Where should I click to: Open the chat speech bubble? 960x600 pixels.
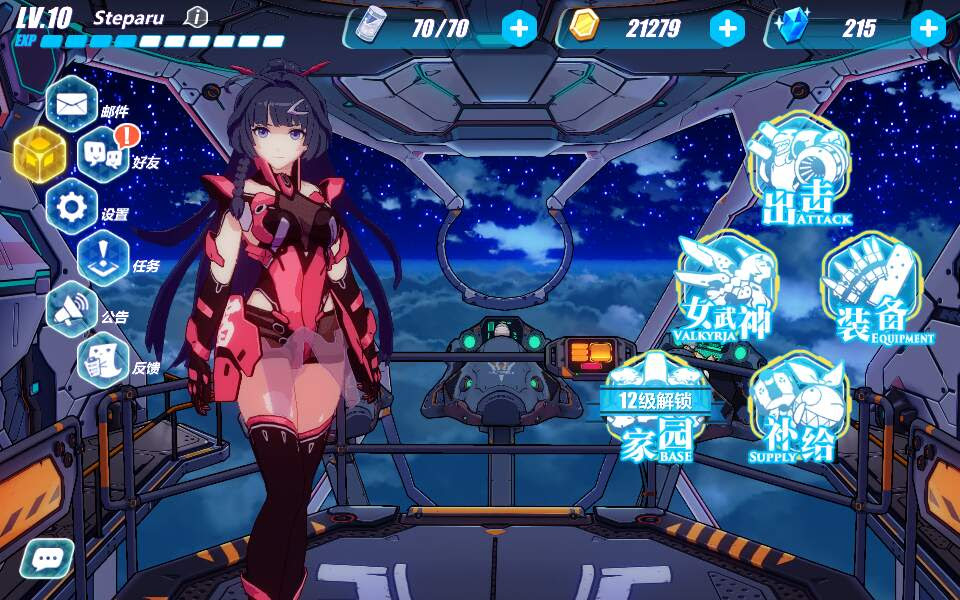tap(46, 559)
